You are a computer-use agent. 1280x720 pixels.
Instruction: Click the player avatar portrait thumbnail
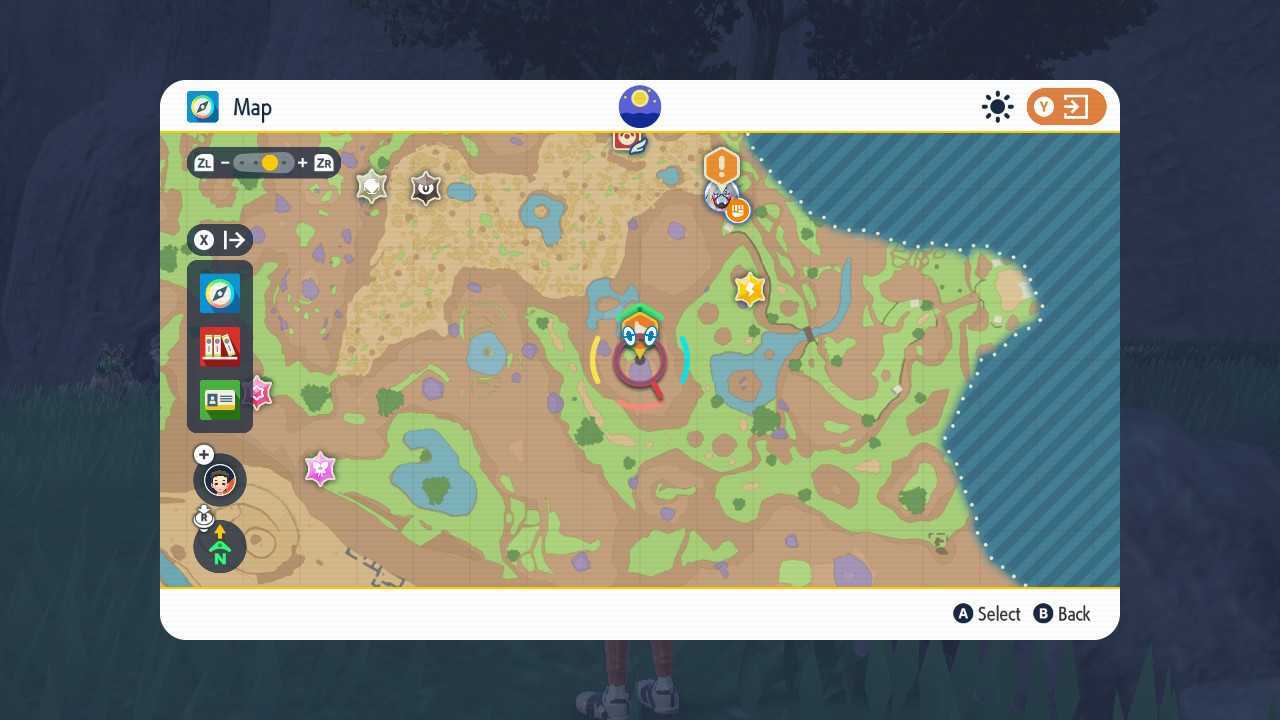point(219,480)
